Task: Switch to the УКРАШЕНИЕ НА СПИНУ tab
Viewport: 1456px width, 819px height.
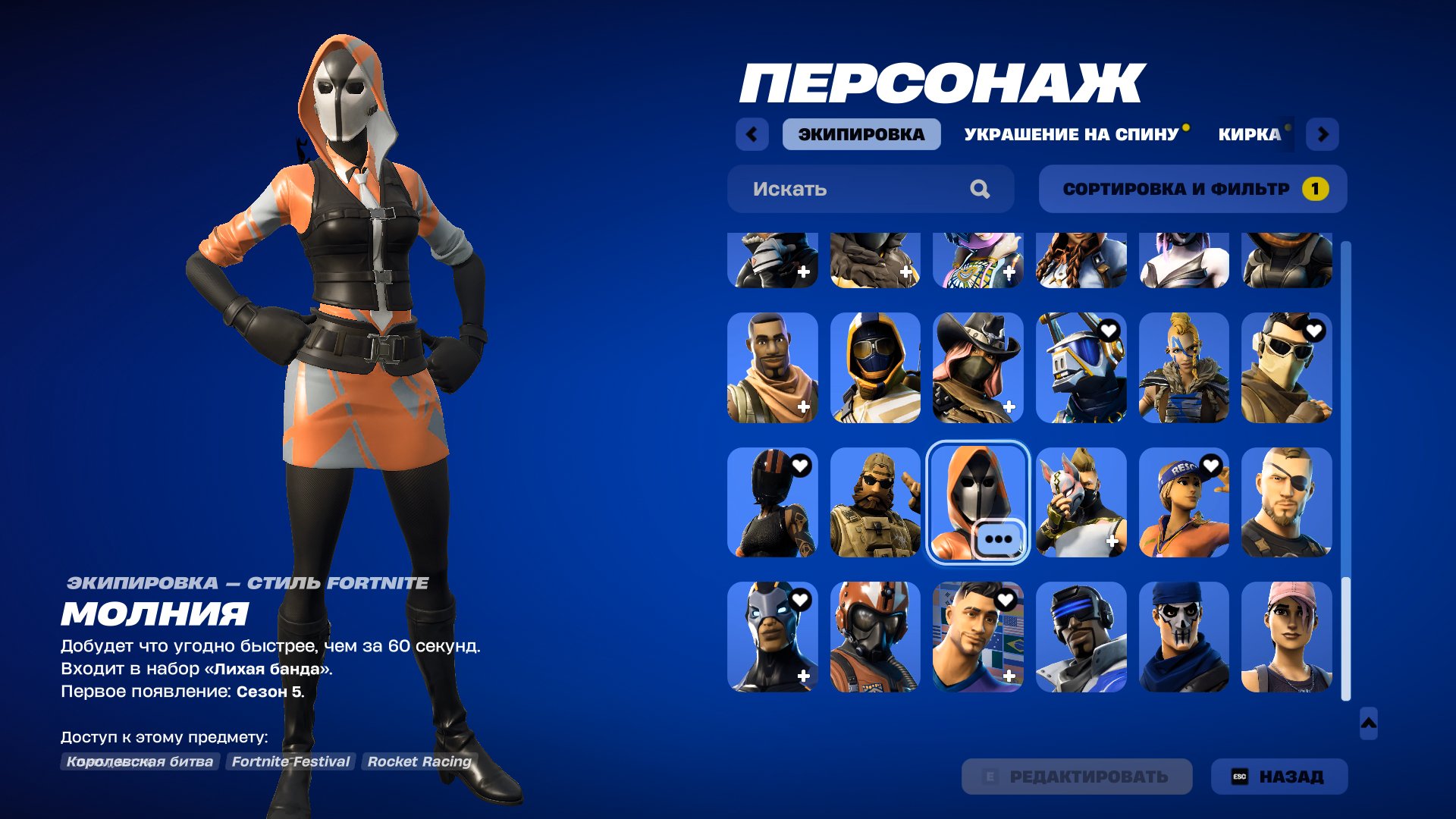Action: click(x=1071, y=133)
